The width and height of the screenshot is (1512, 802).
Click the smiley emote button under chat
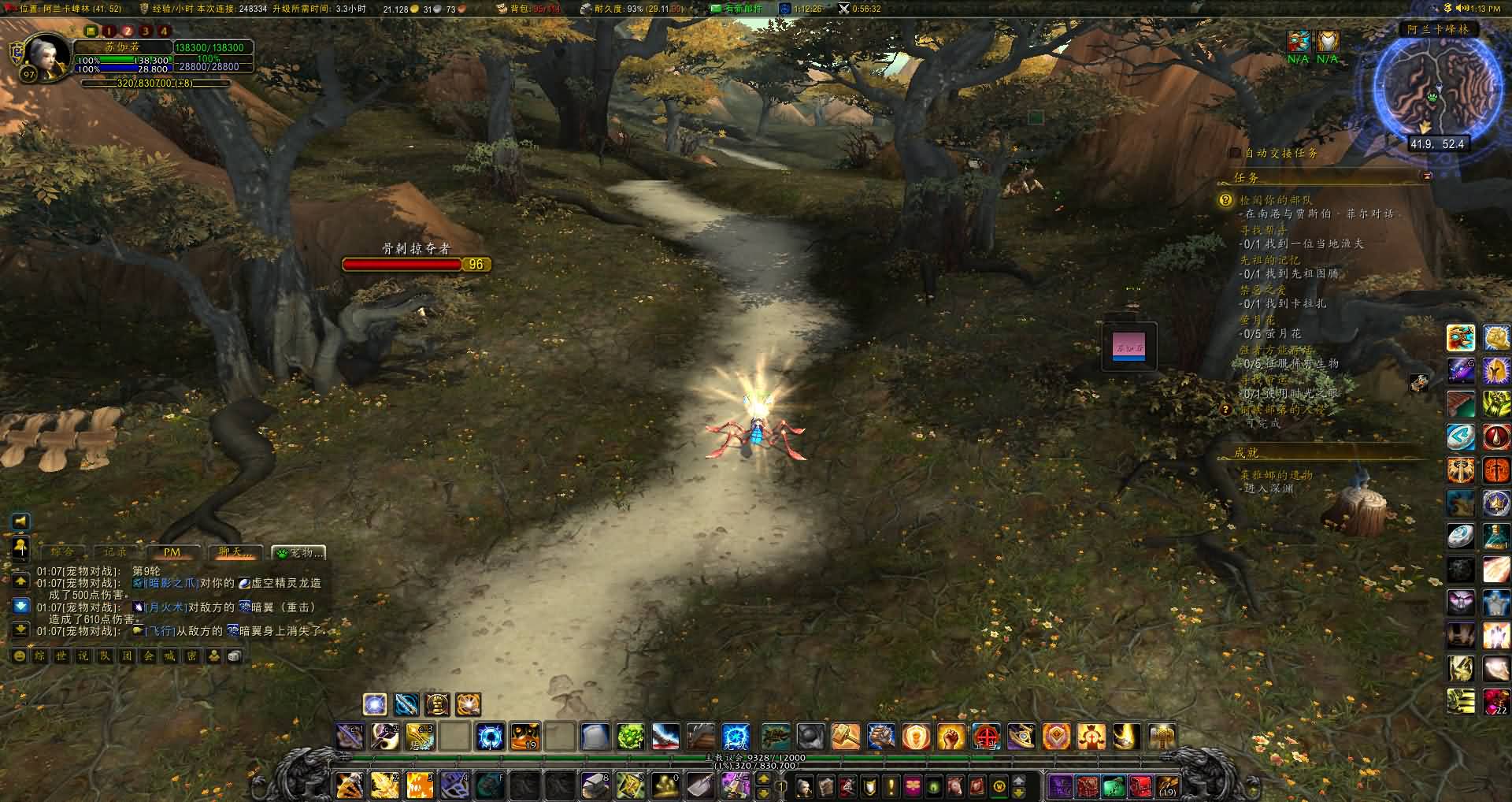pyautogui.click(x=20, y=656)
